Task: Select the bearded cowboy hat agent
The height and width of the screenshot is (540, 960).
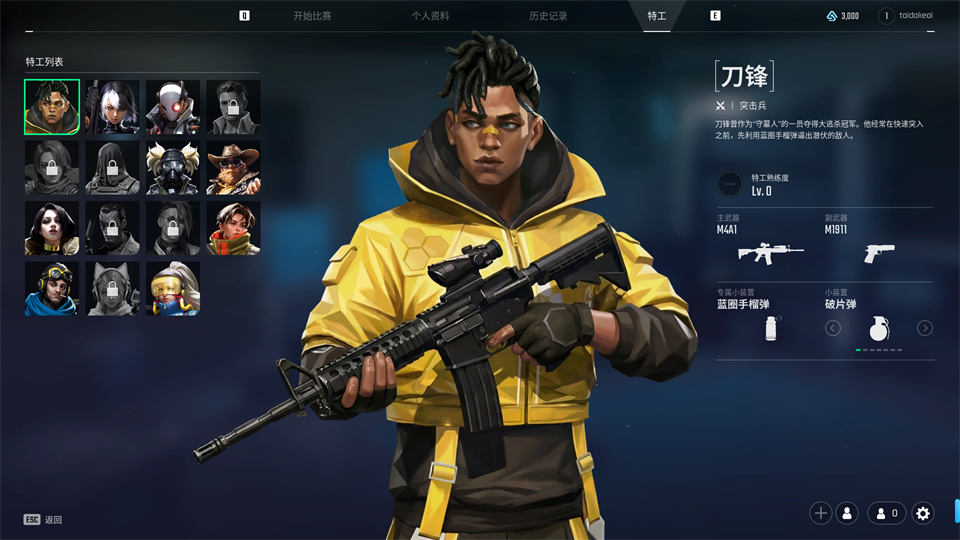Action: (233, 168)
